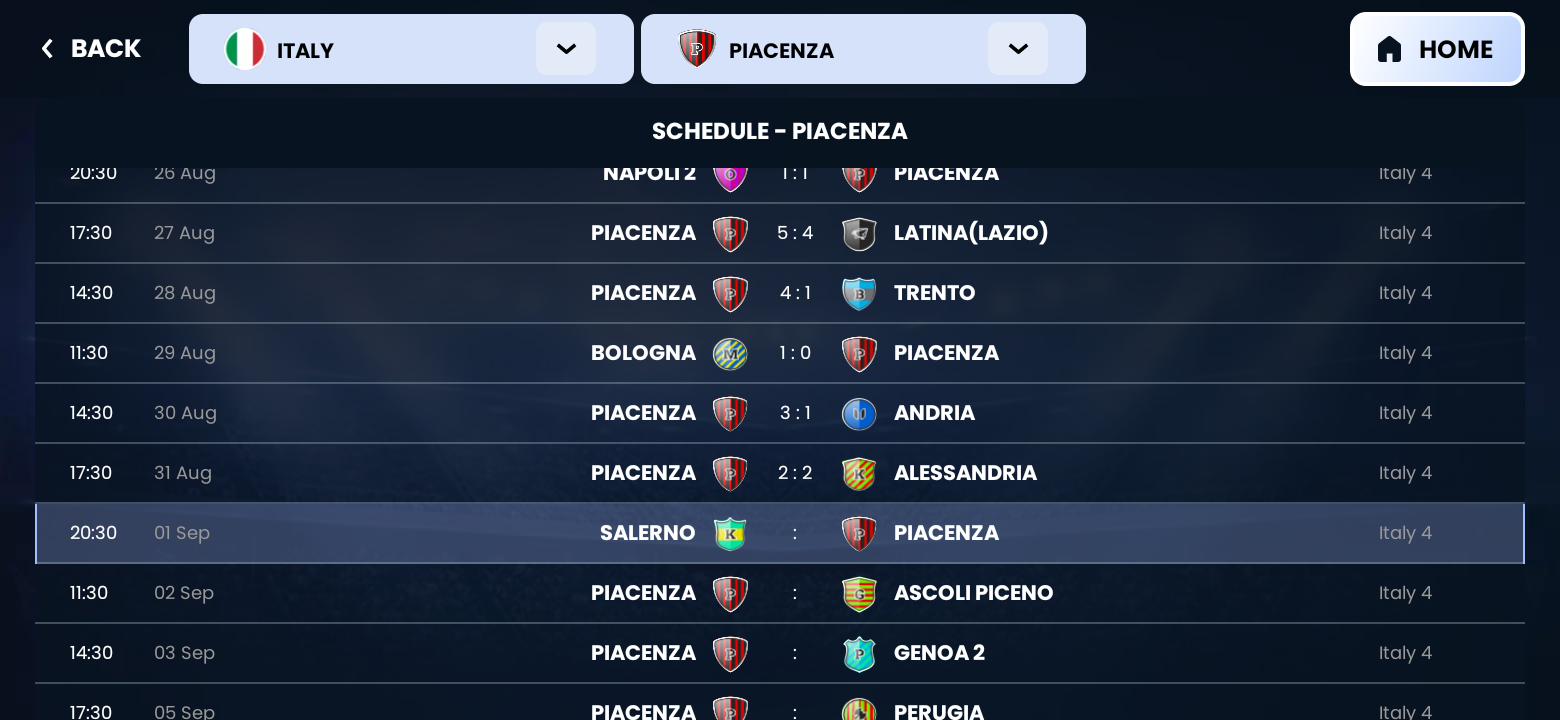
Task: Click the Salerno team badge
Action: point(730,533)
